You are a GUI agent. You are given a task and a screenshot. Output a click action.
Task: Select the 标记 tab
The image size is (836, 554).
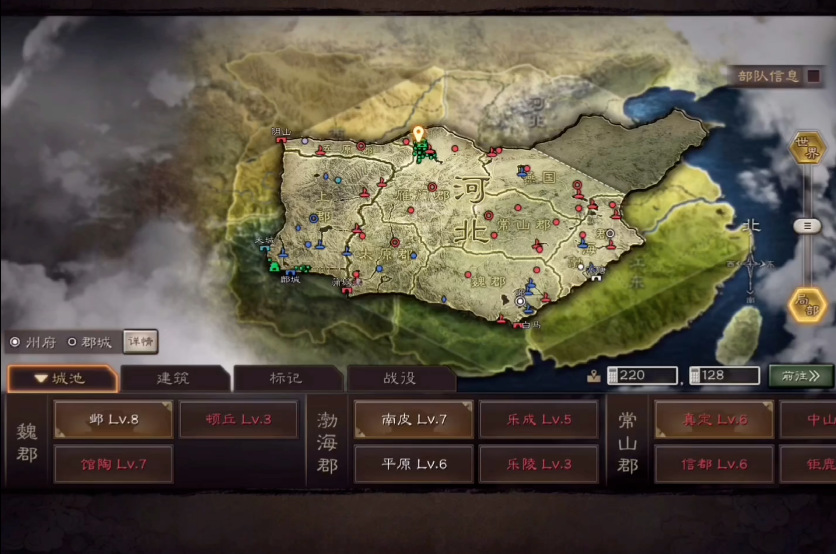289,379
